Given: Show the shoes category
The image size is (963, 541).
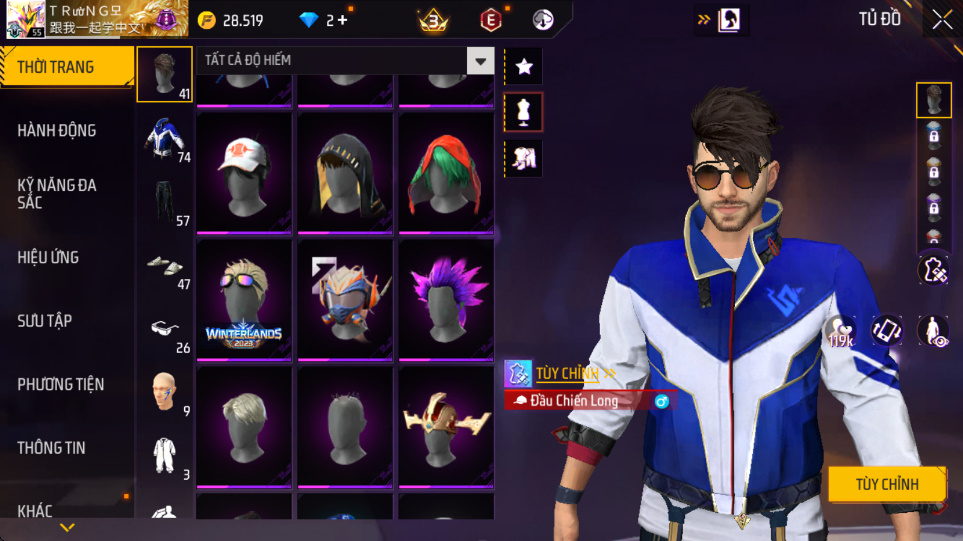Looking at the screenshot, I should pyautogui.click(x=164, y=265).
